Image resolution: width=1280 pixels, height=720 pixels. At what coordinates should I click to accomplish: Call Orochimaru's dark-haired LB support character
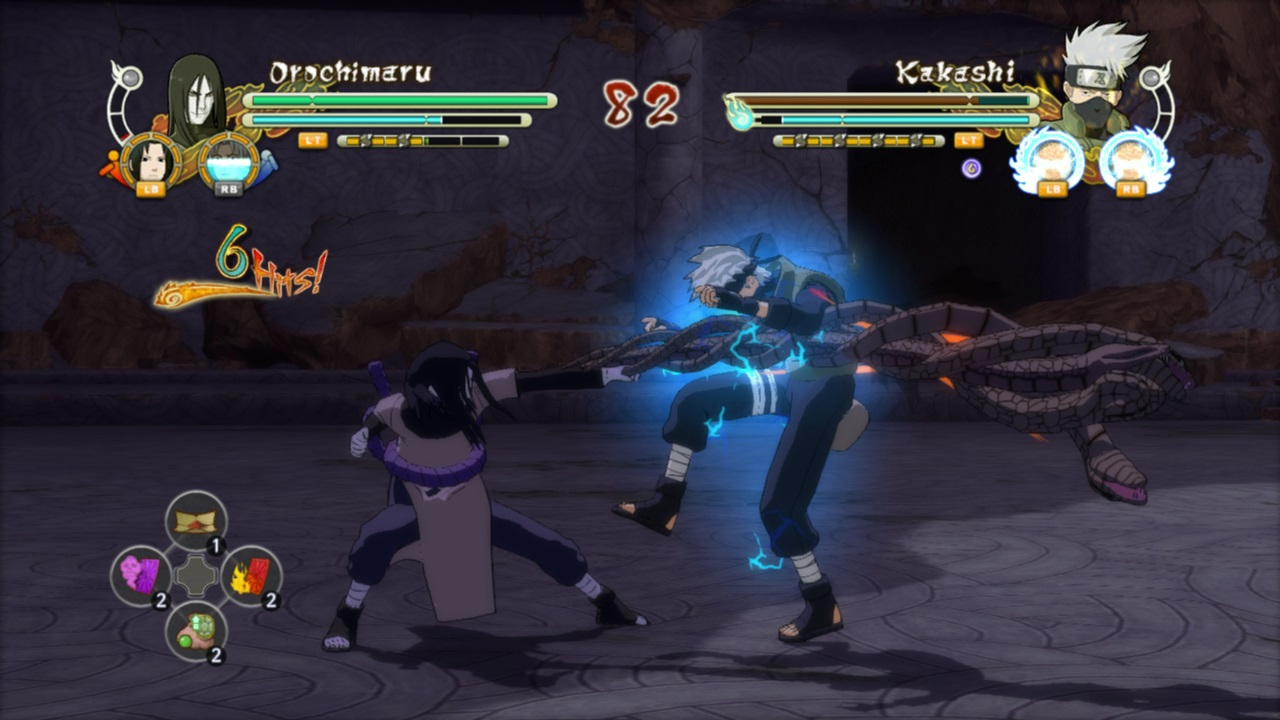click(151, 160)
